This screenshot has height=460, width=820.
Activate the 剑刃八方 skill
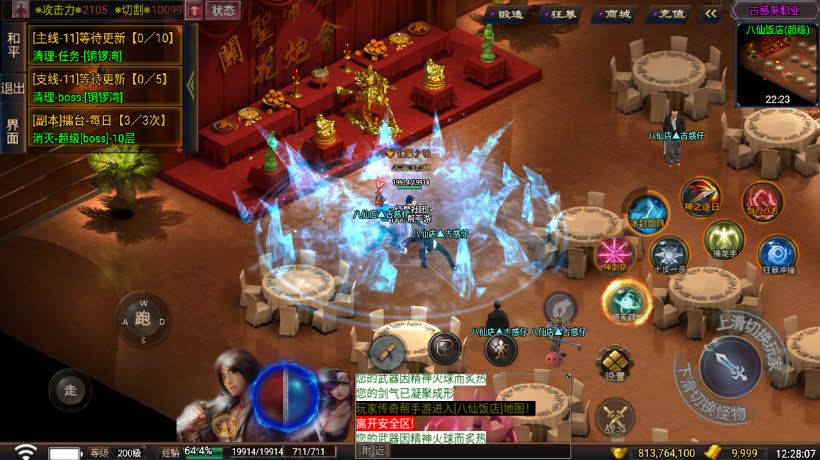pyautogui.click(x=761, y=202)
